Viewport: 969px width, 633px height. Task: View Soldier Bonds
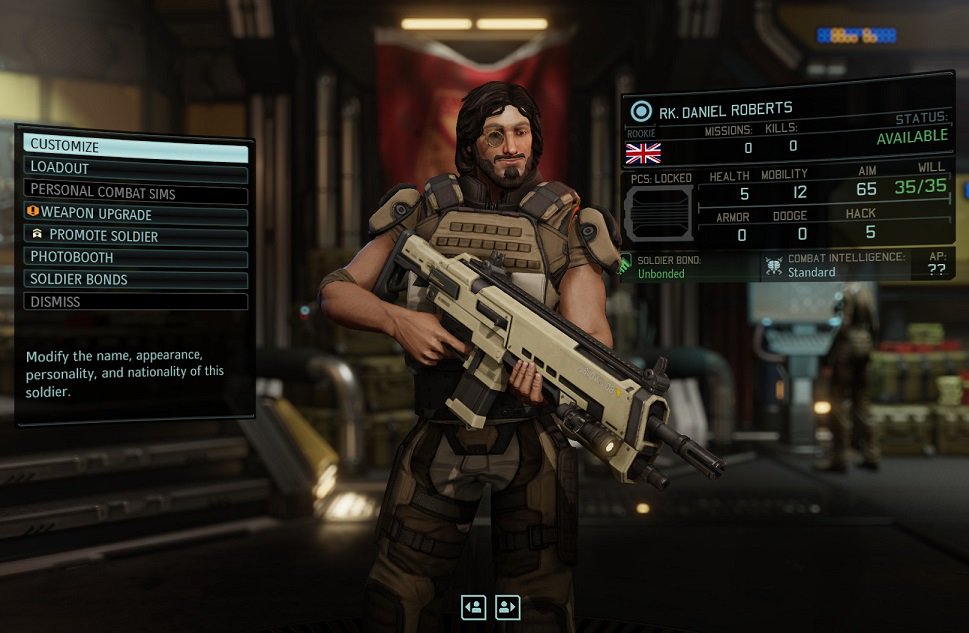click(x=135, y=279)
